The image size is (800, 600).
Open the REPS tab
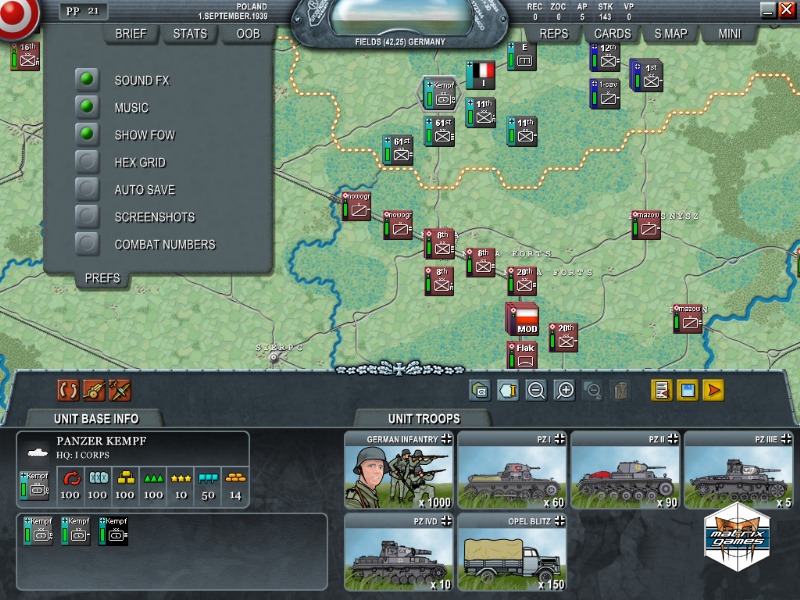(553, 34)
